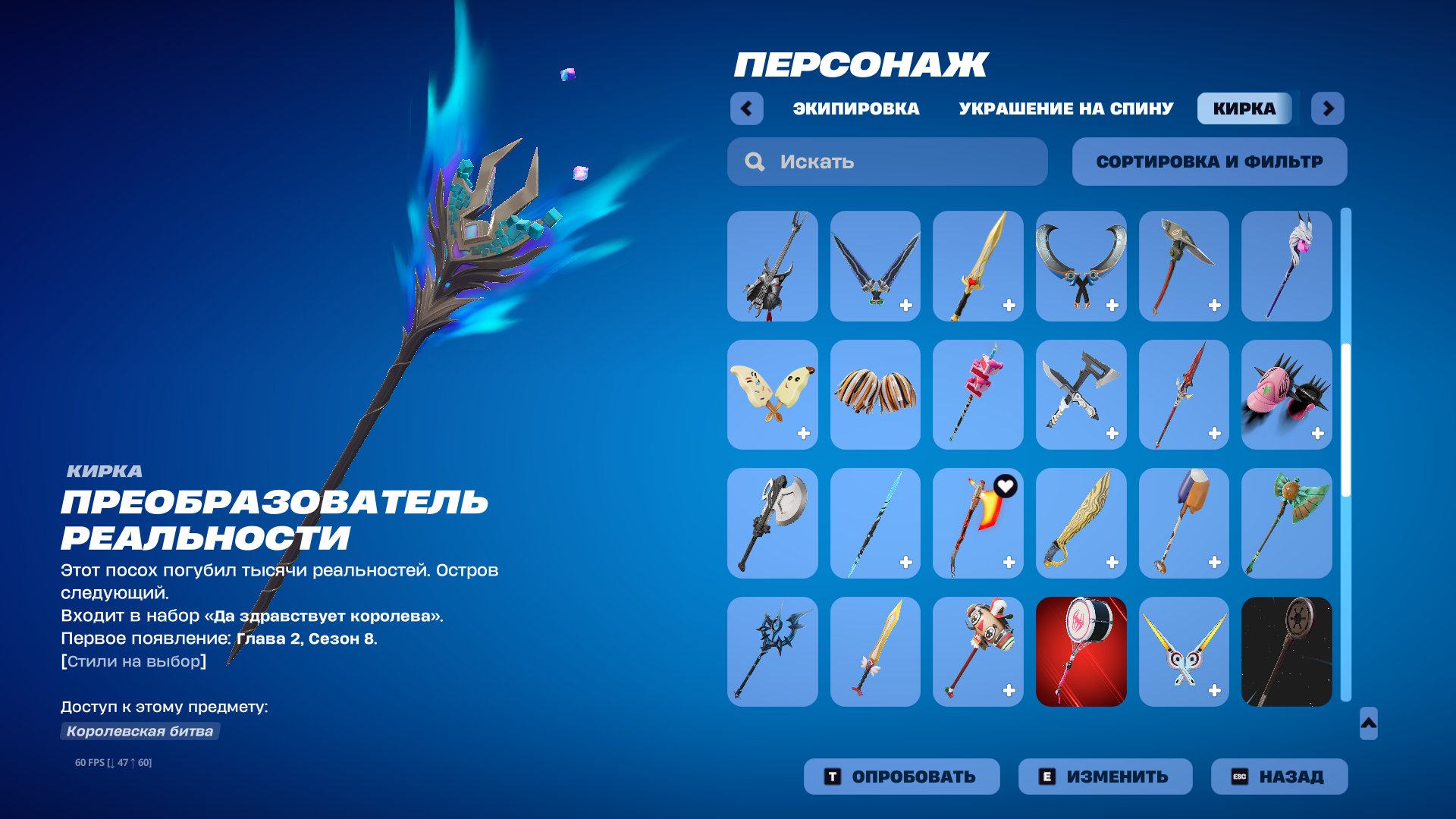Click the scroll-to-top arrow button
This screenshot has width=1456, height=819.
click(x=1368, y=723)
